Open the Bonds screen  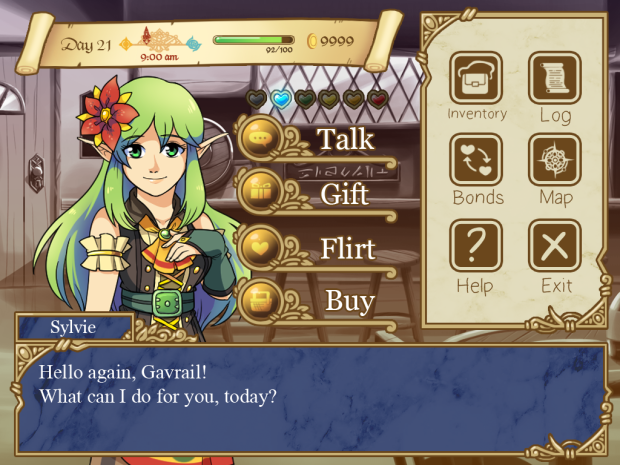476,160
